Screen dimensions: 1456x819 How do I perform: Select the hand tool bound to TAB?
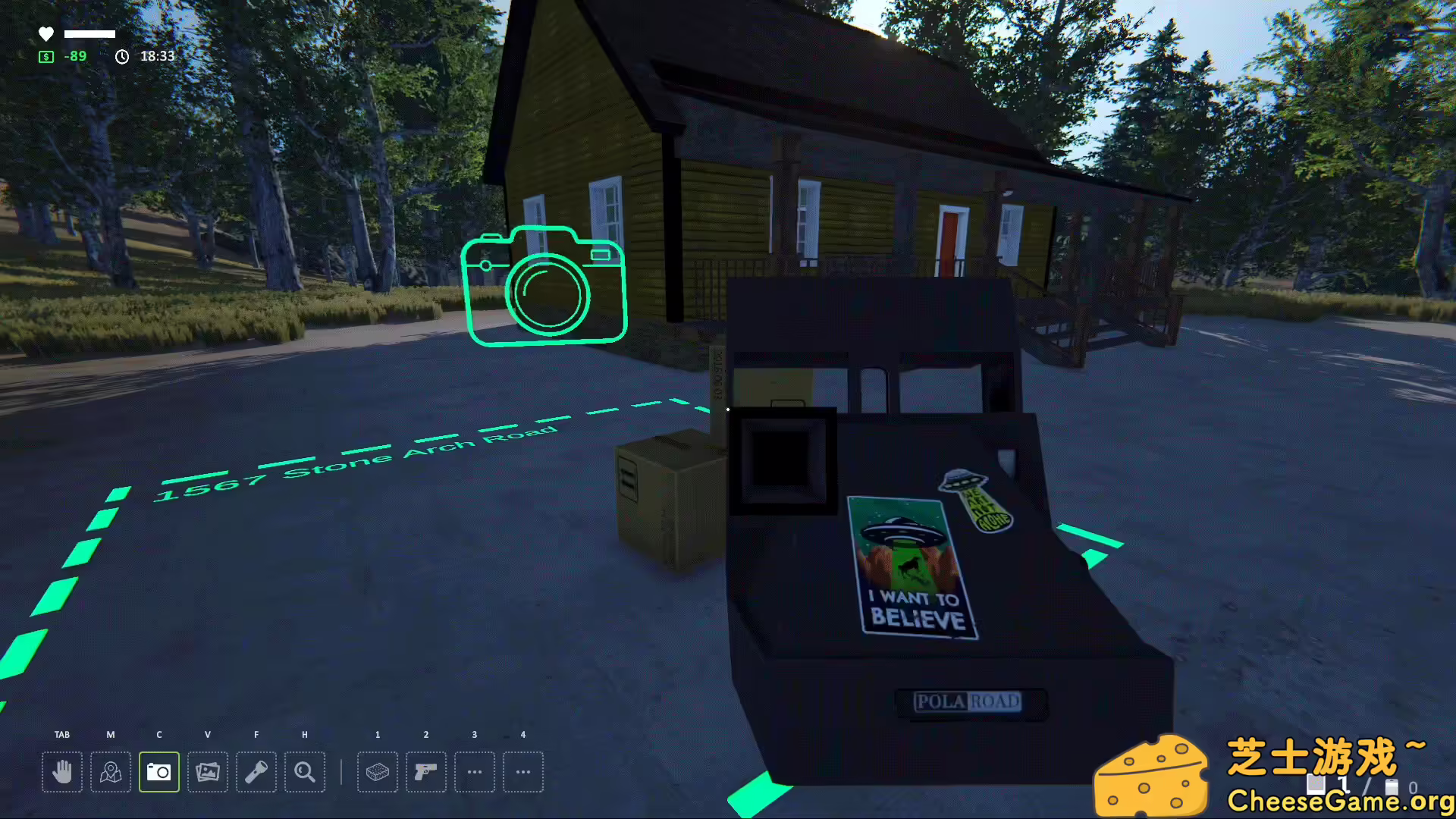[62, 771]
